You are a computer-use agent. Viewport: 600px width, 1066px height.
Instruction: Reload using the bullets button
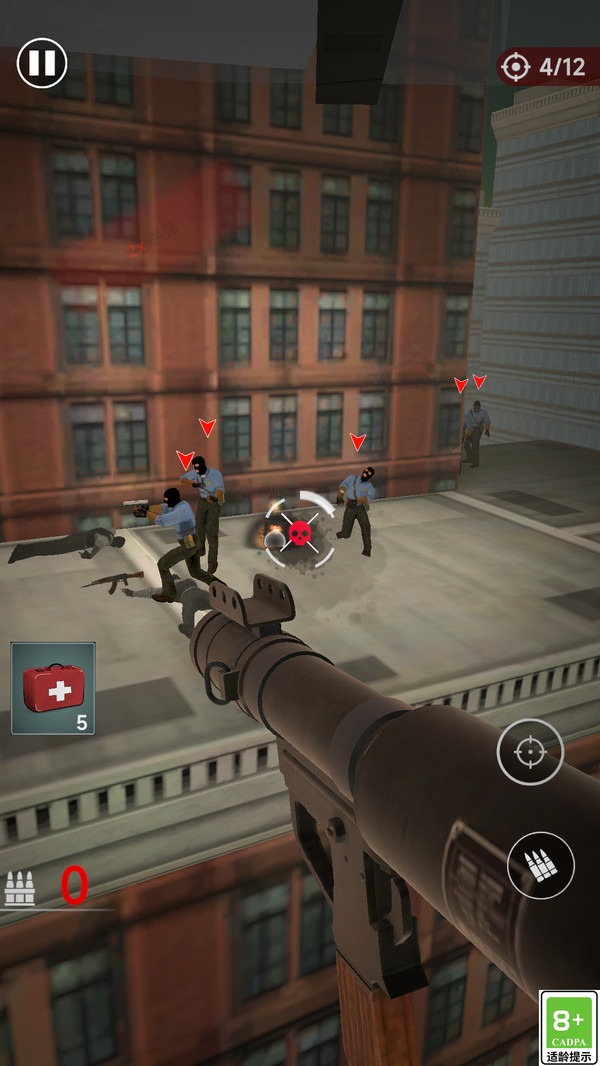coord(540,865)
